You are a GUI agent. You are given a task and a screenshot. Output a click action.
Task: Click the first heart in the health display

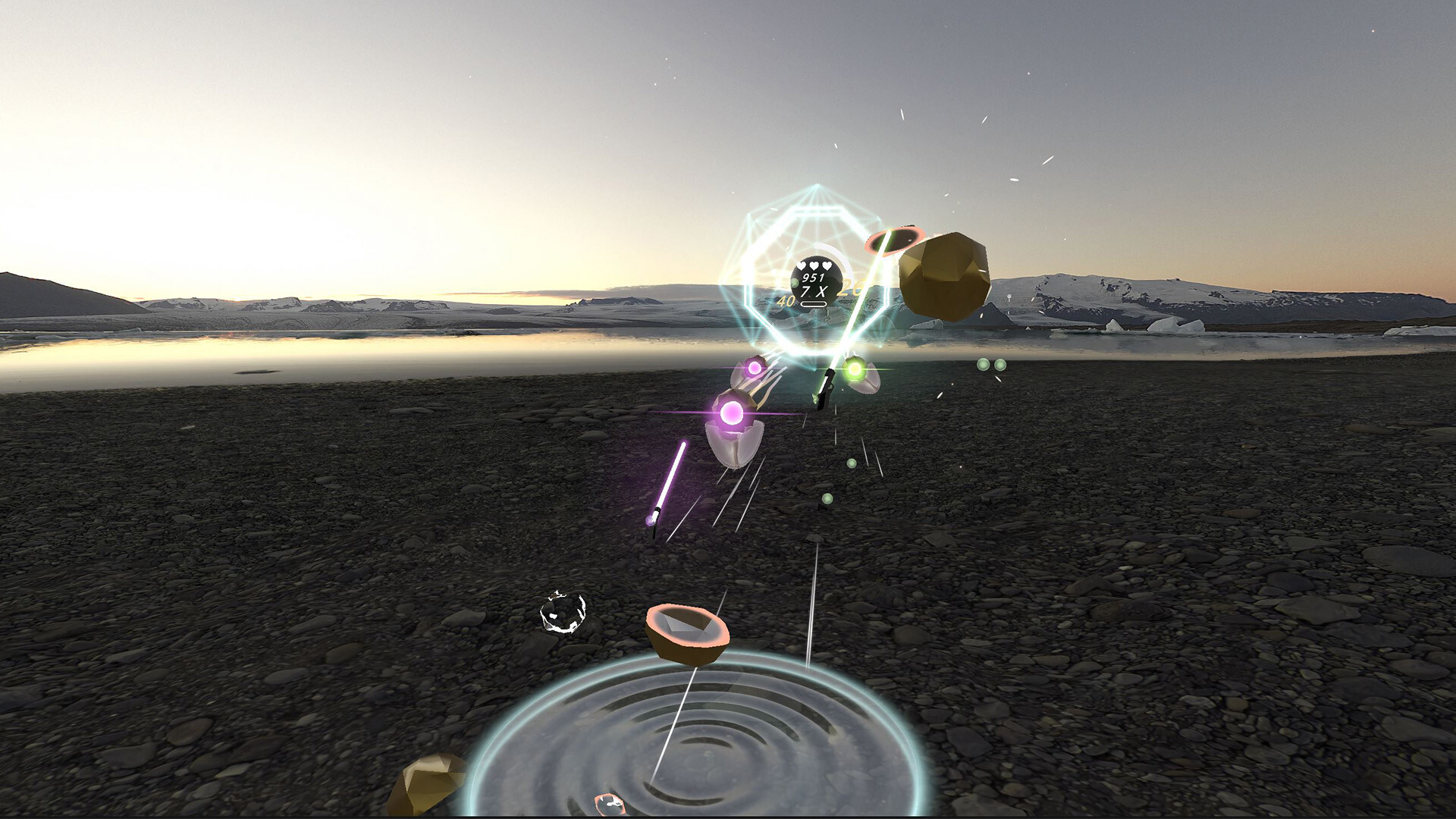pyautogui.click(x=800, y=265)
